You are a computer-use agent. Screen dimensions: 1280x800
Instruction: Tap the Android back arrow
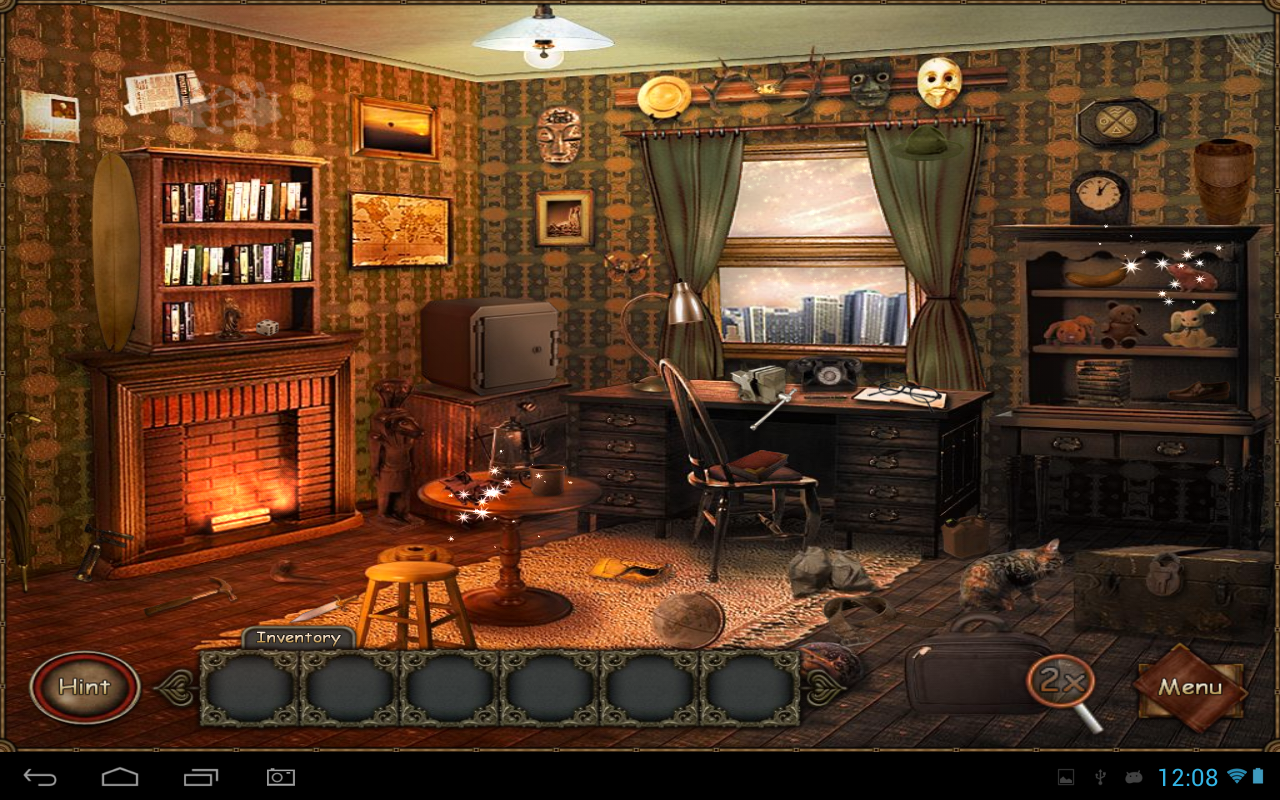click(41, 777)
